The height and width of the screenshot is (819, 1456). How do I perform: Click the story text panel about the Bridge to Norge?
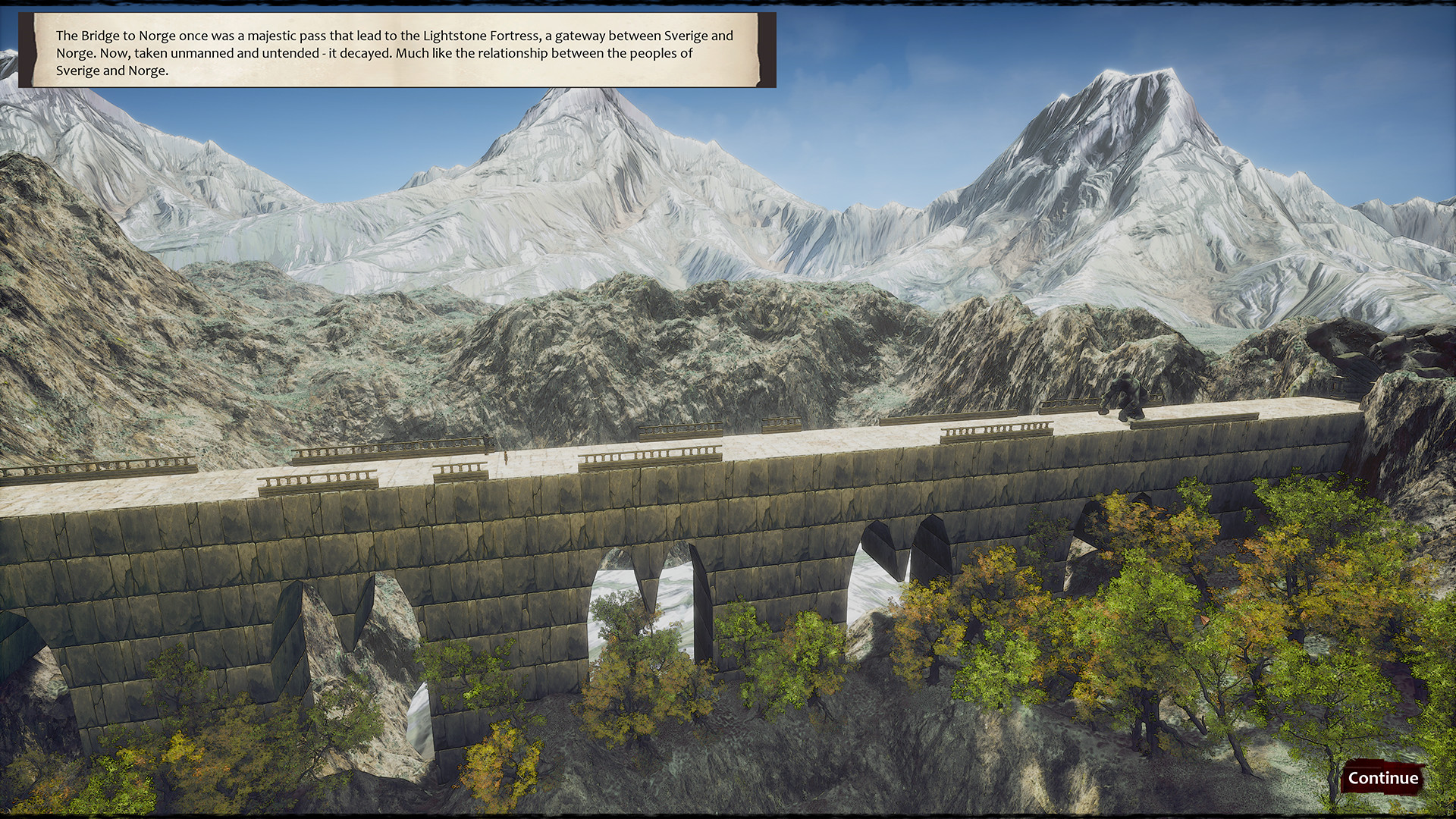pyautogui.click(x=402, y=53)
